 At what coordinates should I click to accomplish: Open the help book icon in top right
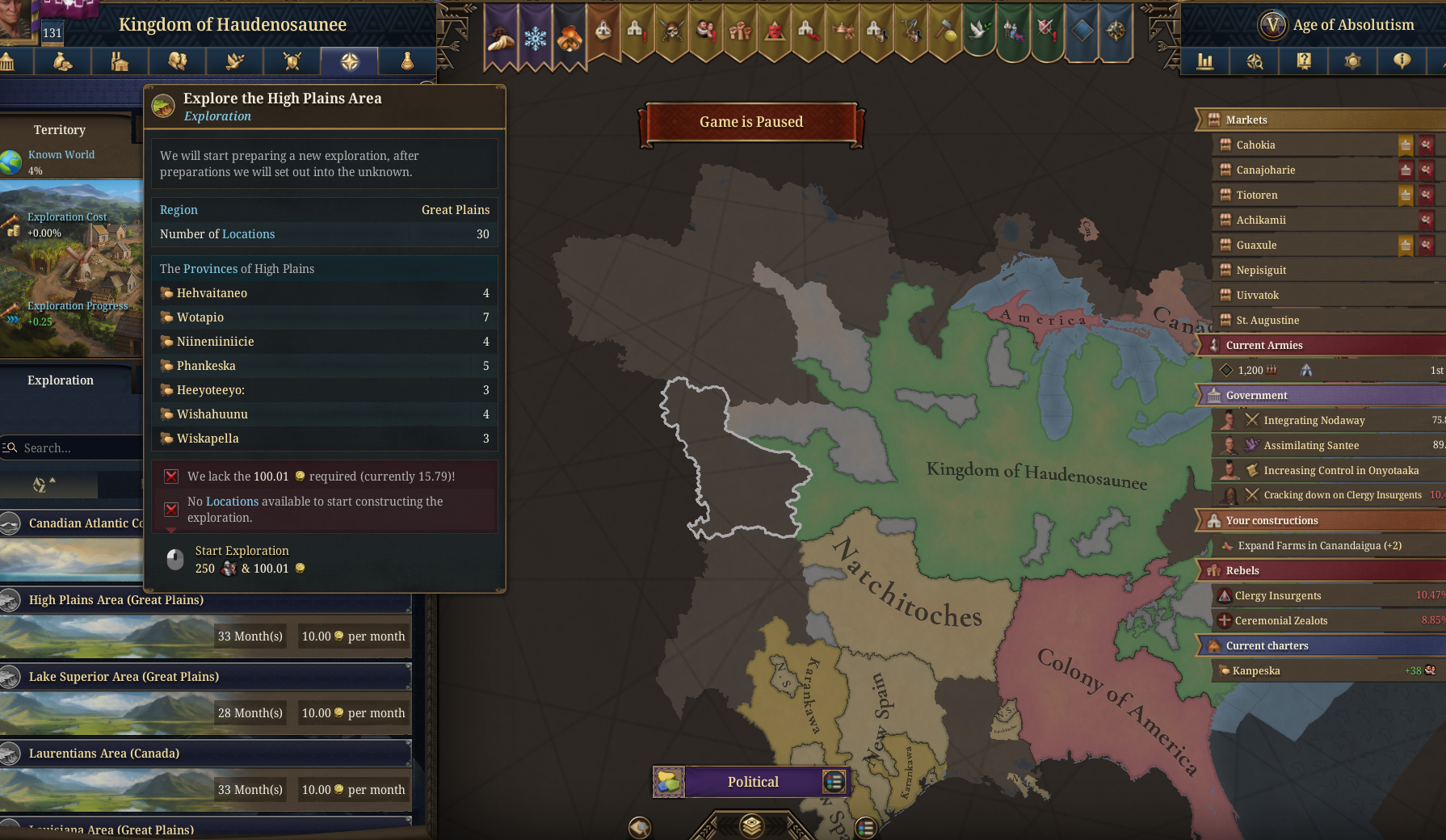(1303, 61)
